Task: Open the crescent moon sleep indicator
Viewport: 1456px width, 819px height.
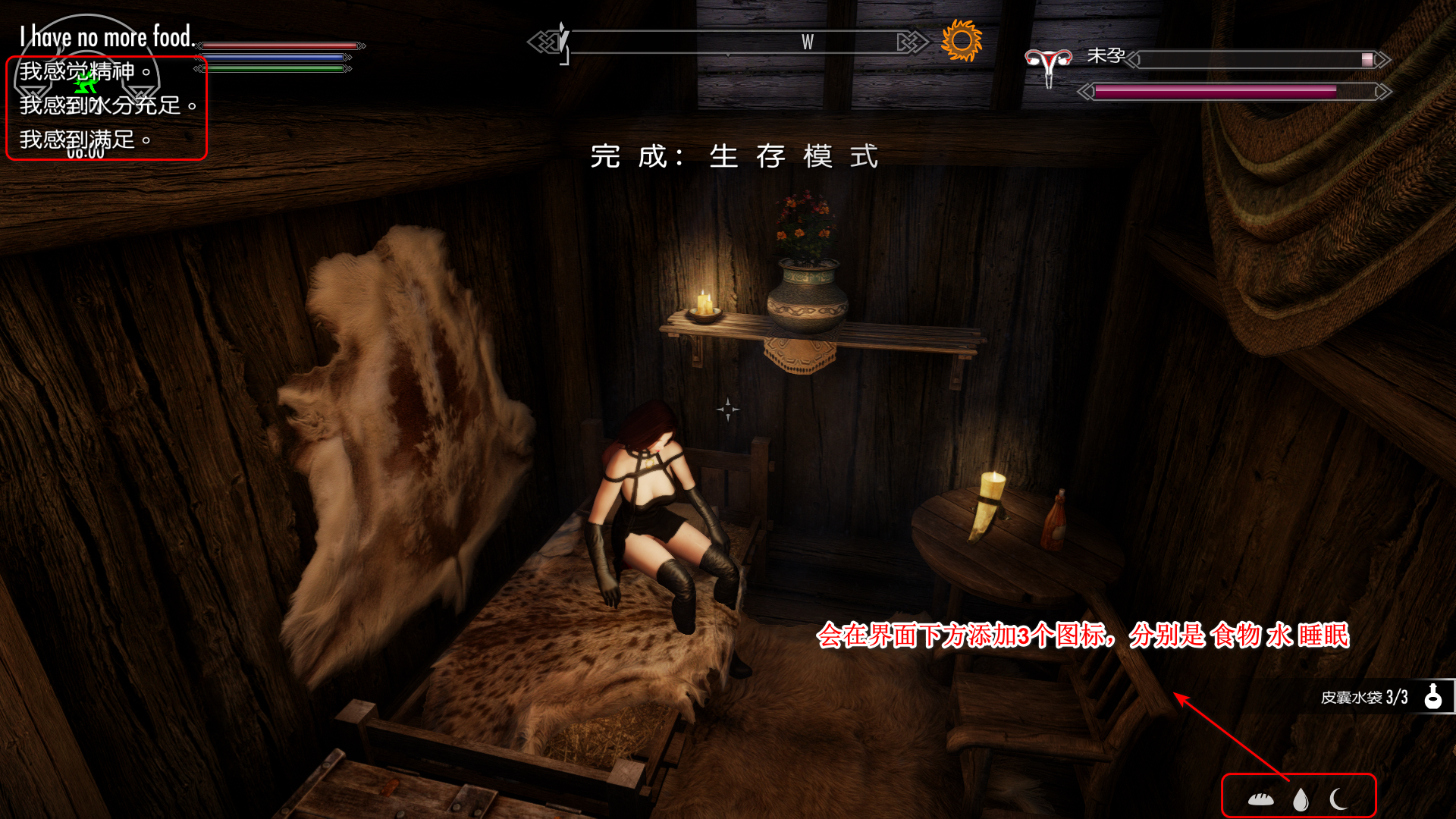Action: click(x=1338, y=799)
